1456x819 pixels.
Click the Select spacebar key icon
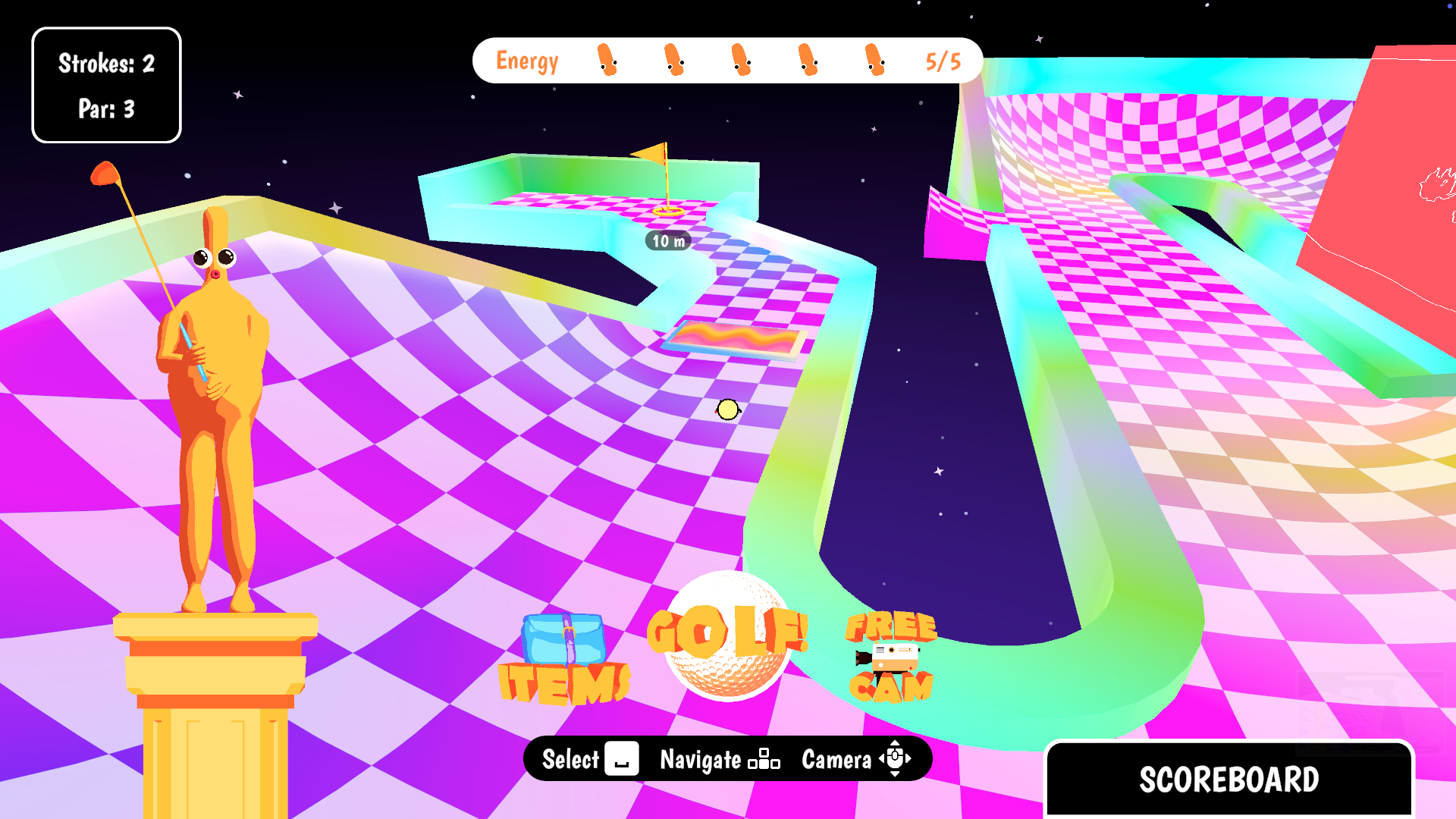(622, 759)
